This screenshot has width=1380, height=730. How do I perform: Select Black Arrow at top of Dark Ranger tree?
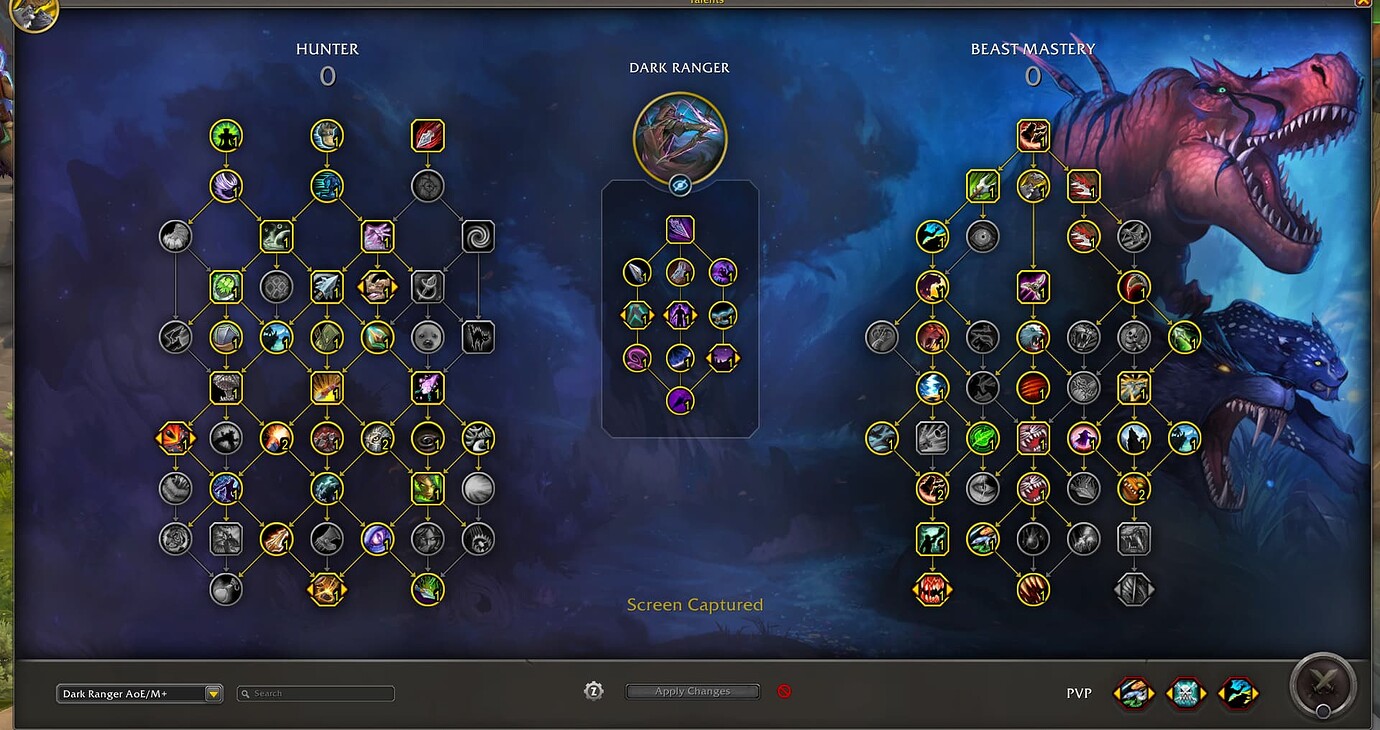coord(680,228)
